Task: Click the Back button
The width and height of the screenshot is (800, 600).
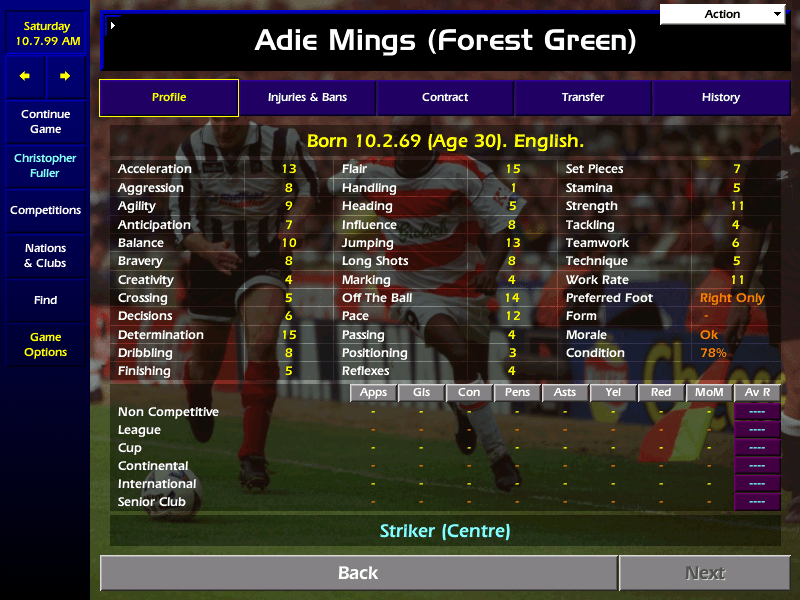Action: [x=358, y=573]
